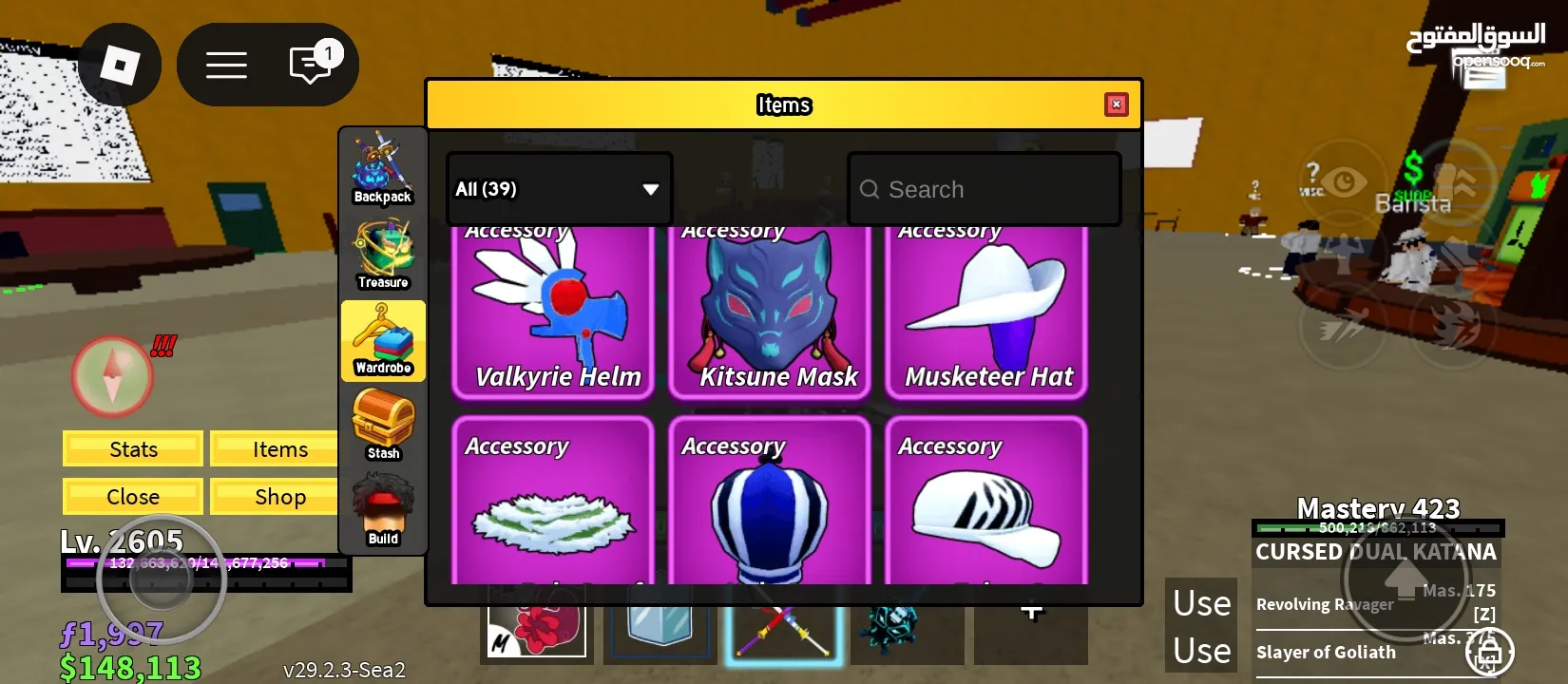This screenshot has height=684, width=1568.
Task: Click the yellow Close button
Action: pyautogui.click(x=133, y=497)
